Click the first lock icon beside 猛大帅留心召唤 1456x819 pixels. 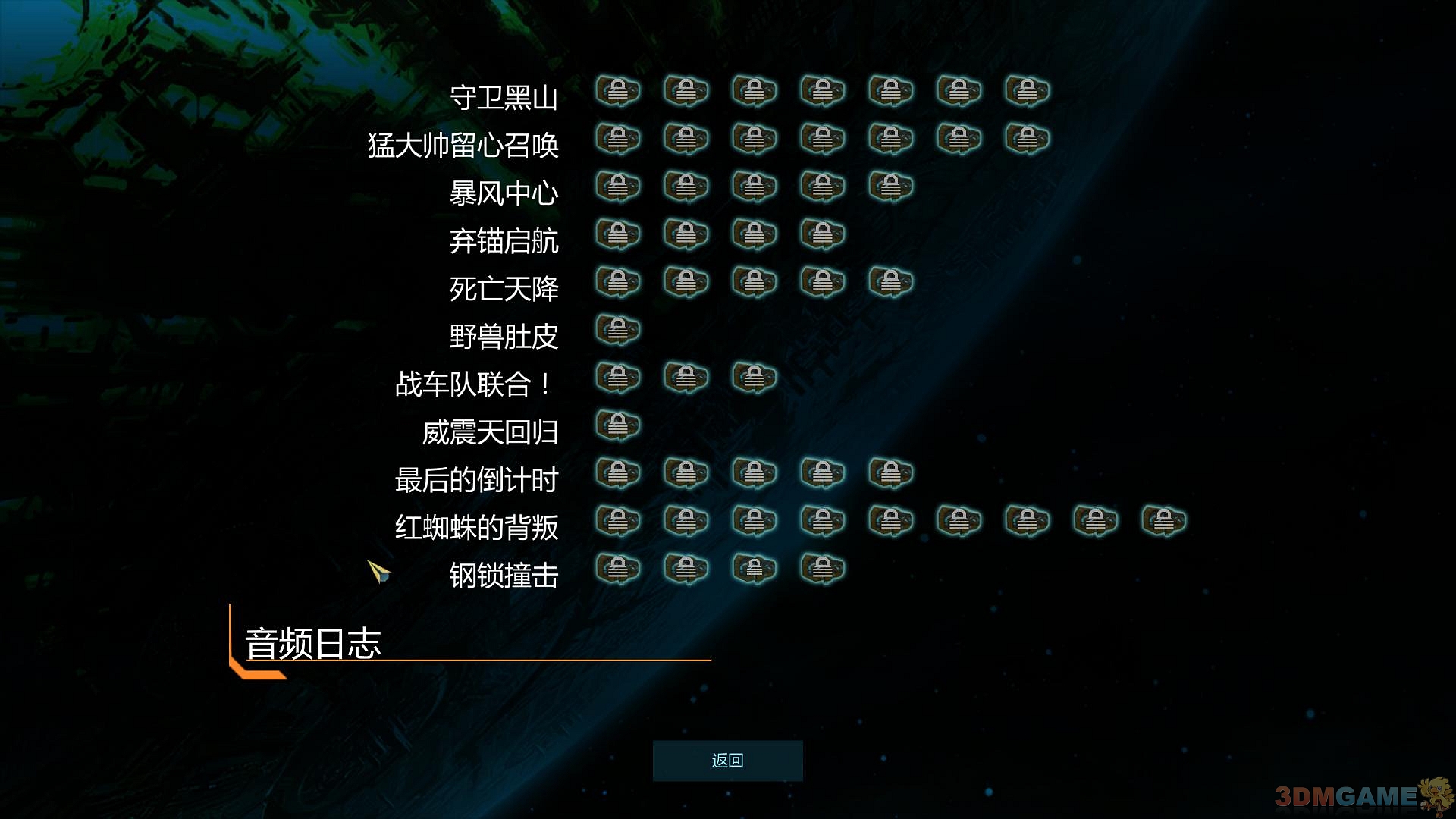618,139
